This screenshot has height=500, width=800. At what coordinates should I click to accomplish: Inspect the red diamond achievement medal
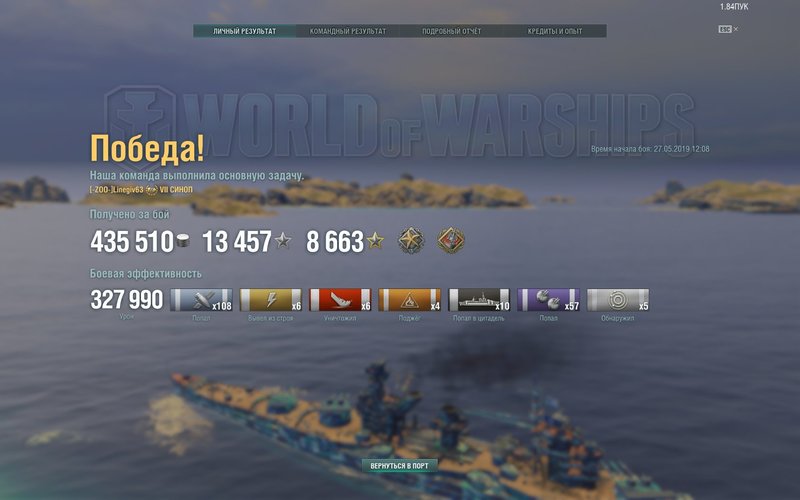click(451, 241)
